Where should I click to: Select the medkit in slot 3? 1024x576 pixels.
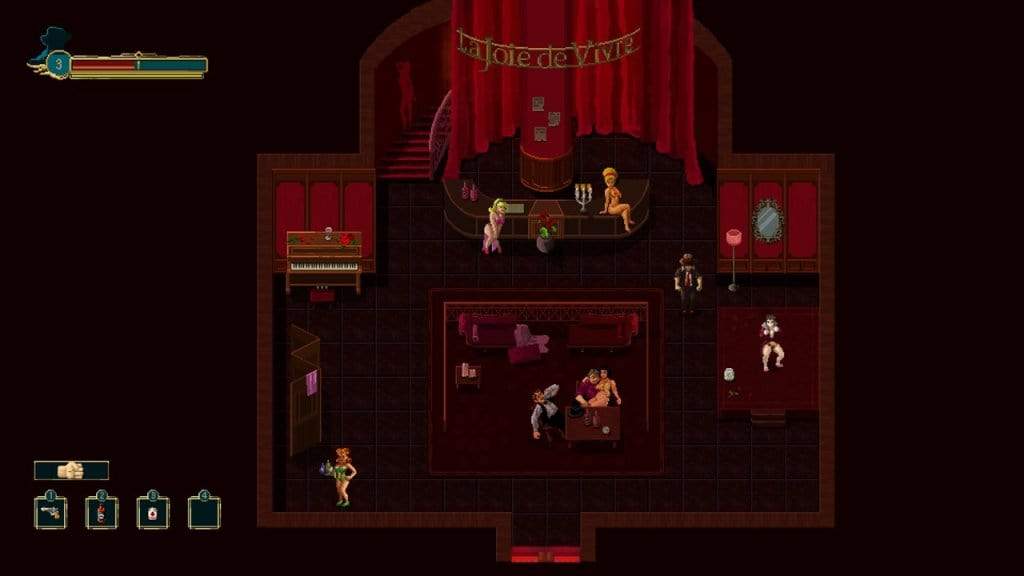(x=153, y=513)
